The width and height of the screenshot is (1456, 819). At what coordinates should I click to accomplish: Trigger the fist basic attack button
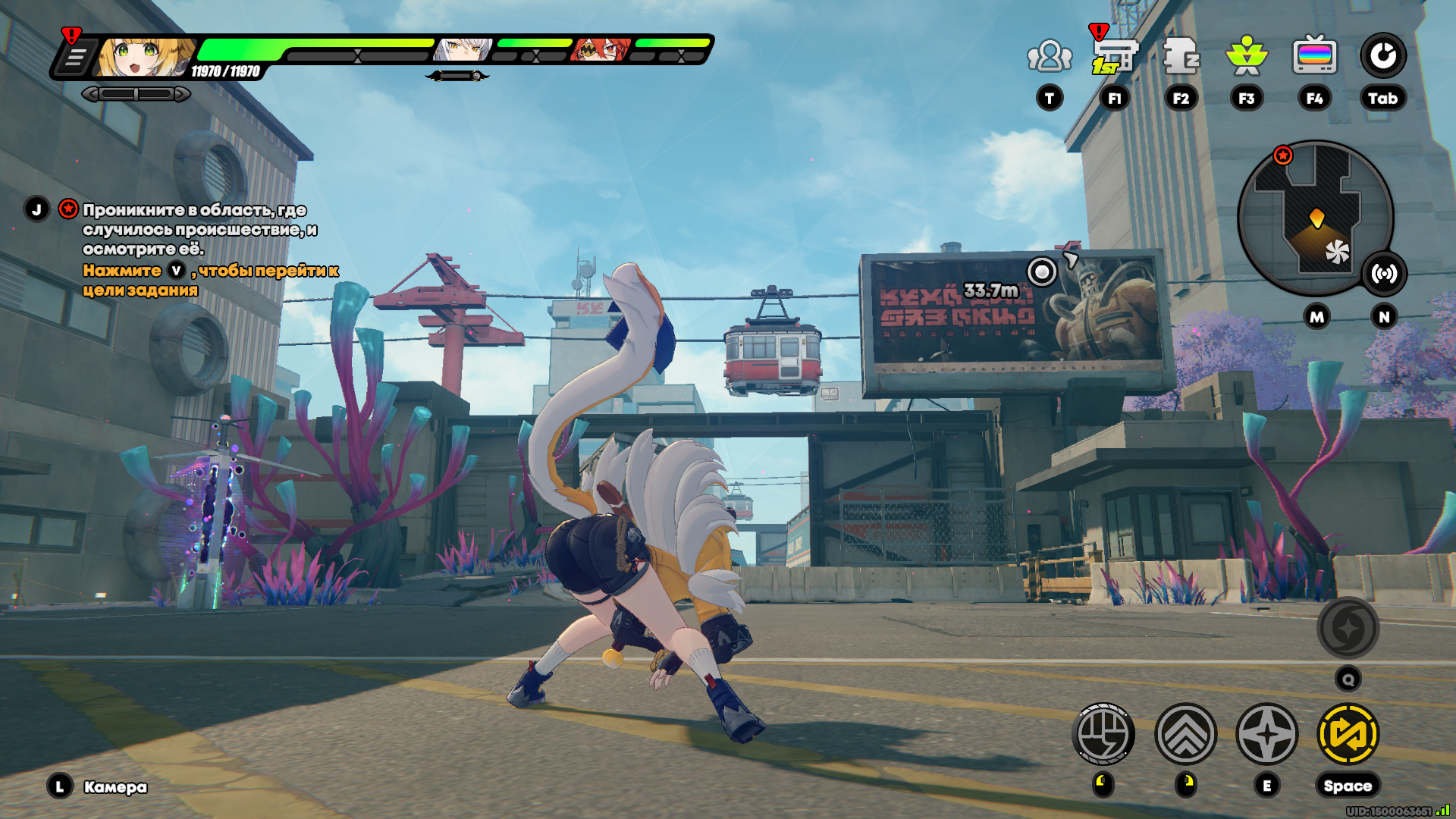[1103, 734]
